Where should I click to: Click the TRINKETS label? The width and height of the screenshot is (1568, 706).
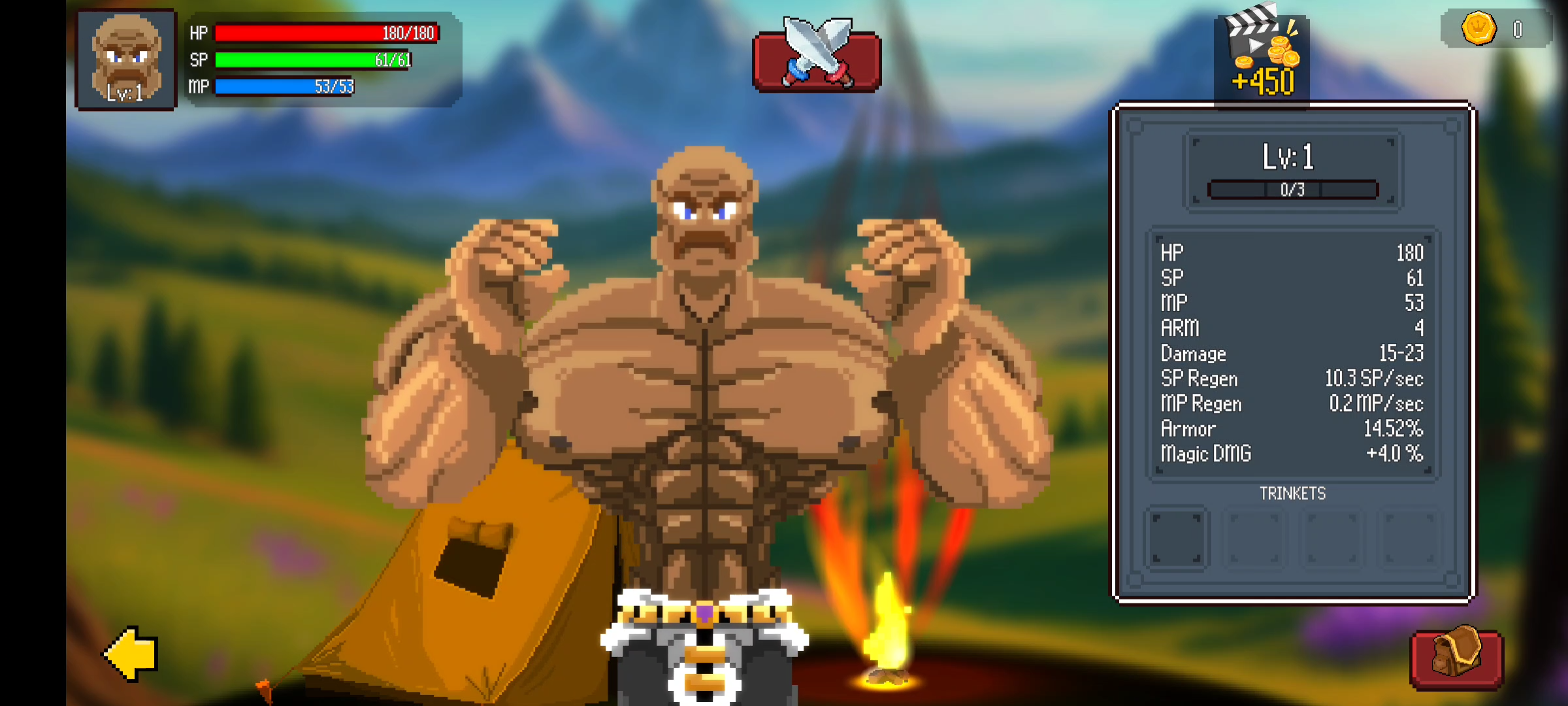coord(1292,495)
